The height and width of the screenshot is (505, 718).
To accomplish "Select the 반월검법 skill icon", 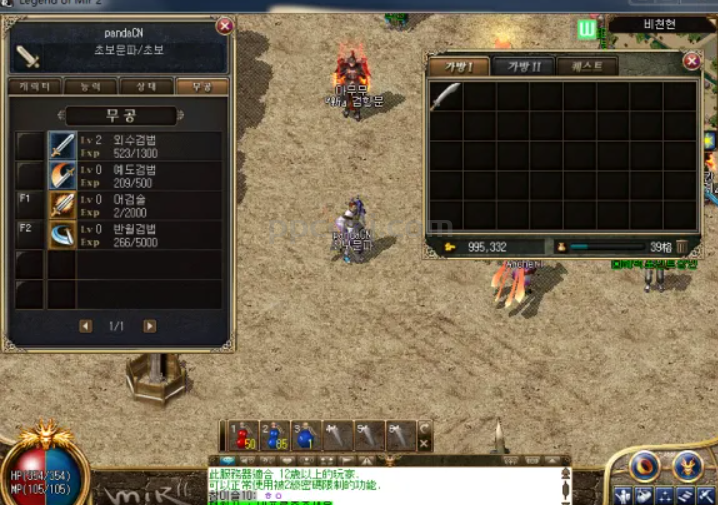I will [x=63, y=235].
